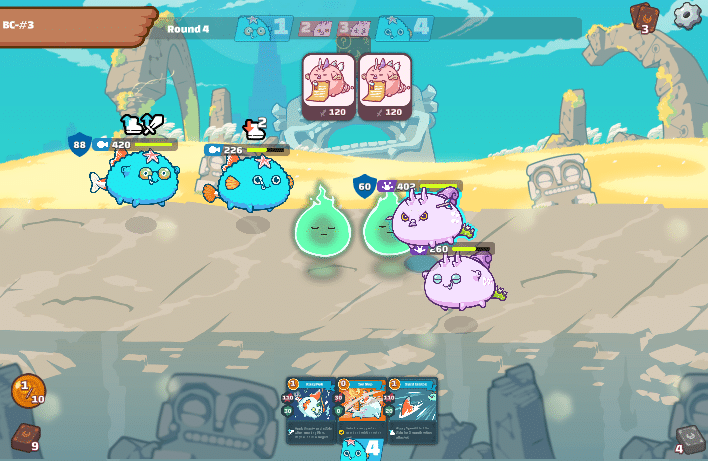Inspect the left enemy card worth 120
Screen dimensions: 708x461
pyautogui.click(x=329, y=86)
